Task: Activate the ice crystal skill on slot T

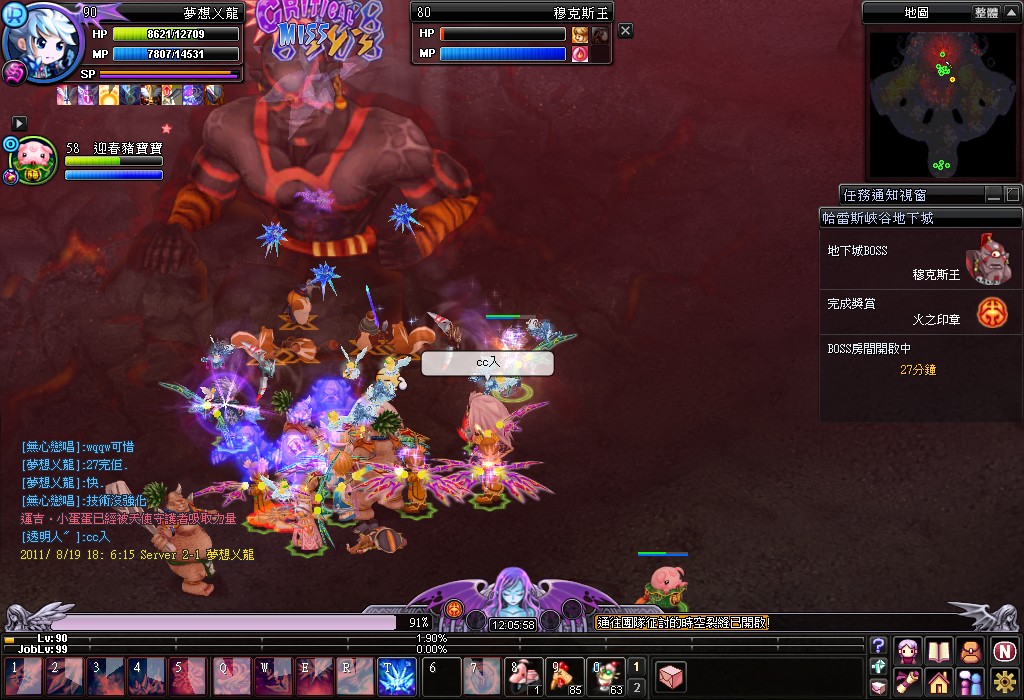Action: [x=397, y=676]
